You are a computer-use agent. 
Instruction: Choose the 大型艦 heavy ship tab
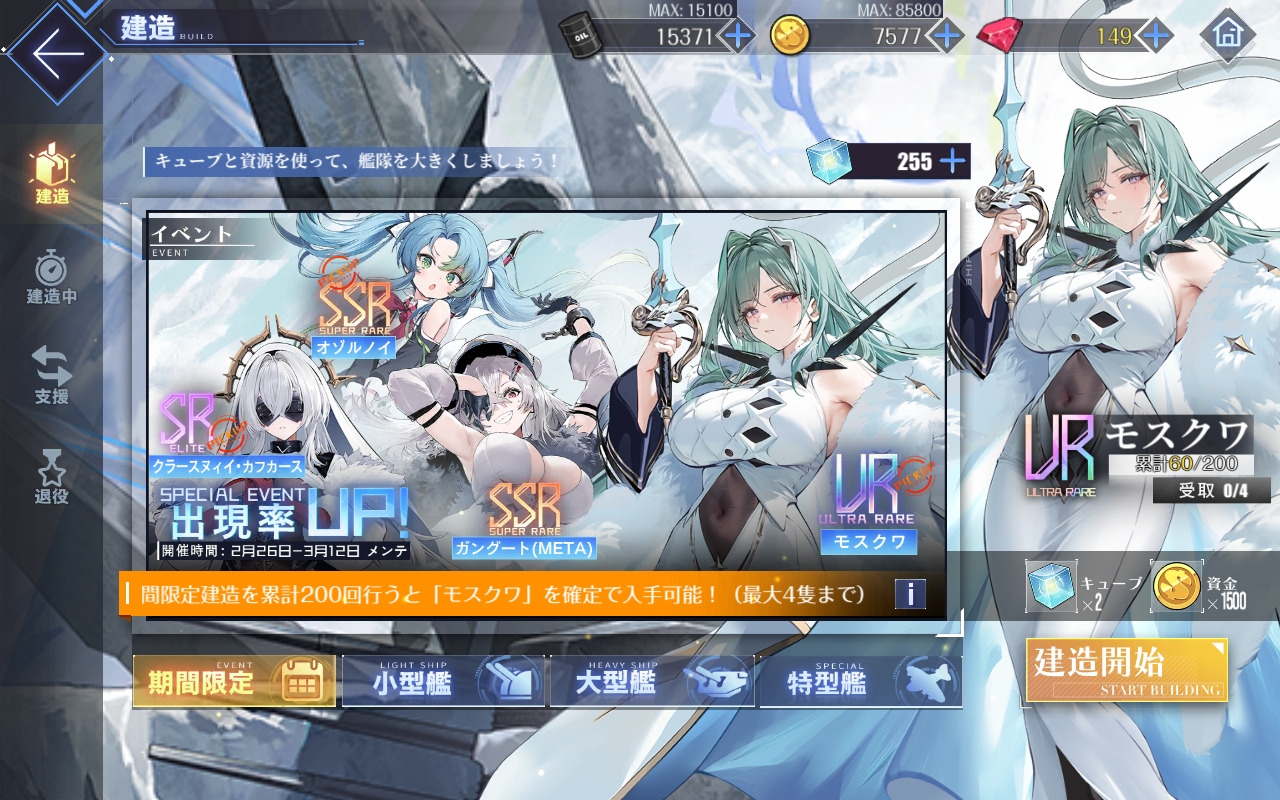[651, 682]
